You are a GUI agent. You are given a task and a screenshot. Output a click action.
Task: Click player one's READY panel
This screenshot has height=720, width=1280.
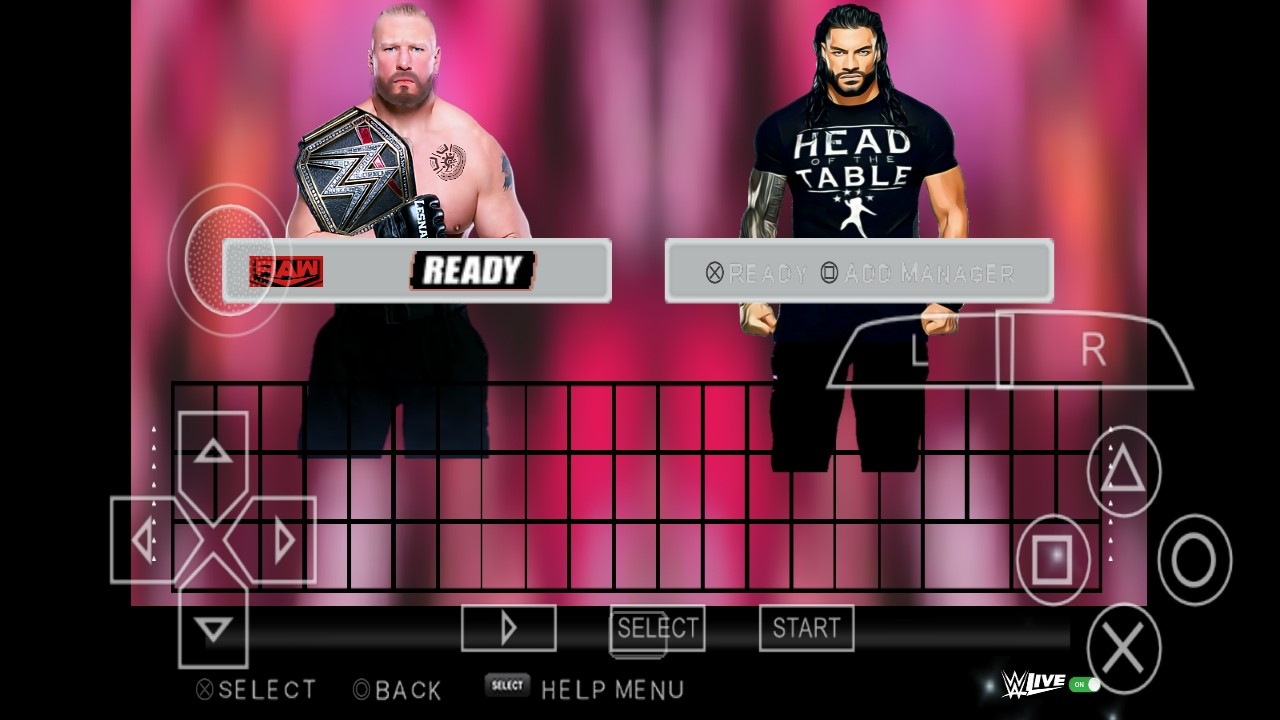[416, 270]
